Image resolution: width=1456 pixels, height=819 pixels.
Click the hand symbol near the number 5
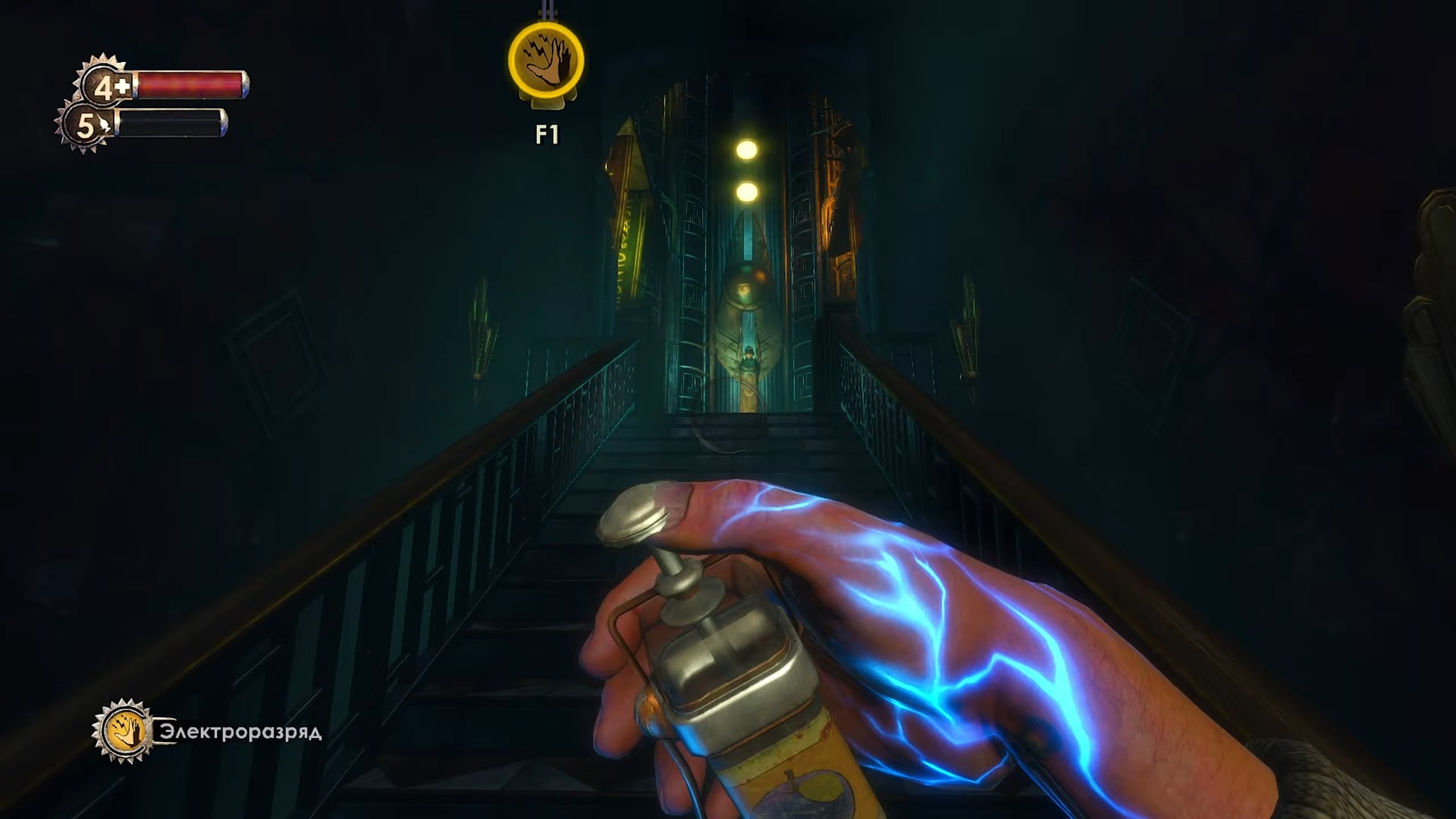[x=105, y=124]
